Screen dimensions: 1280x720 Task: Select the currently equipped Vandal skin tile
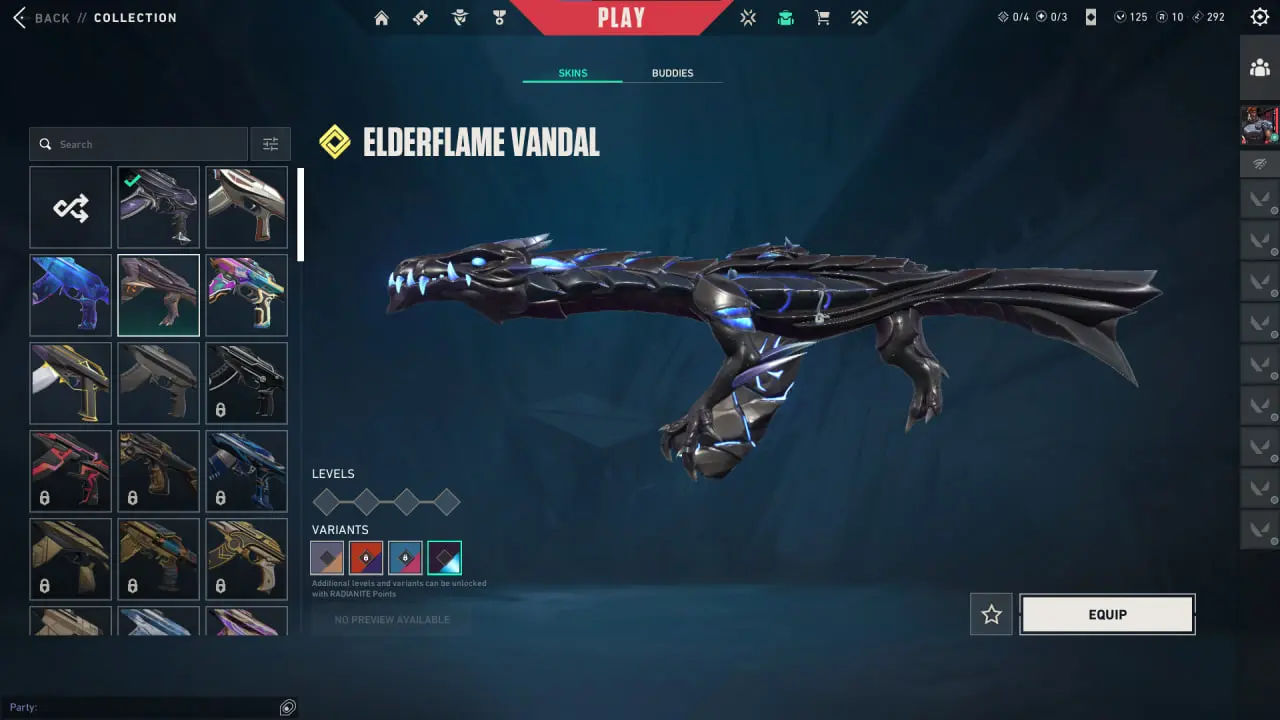point(159,207)
